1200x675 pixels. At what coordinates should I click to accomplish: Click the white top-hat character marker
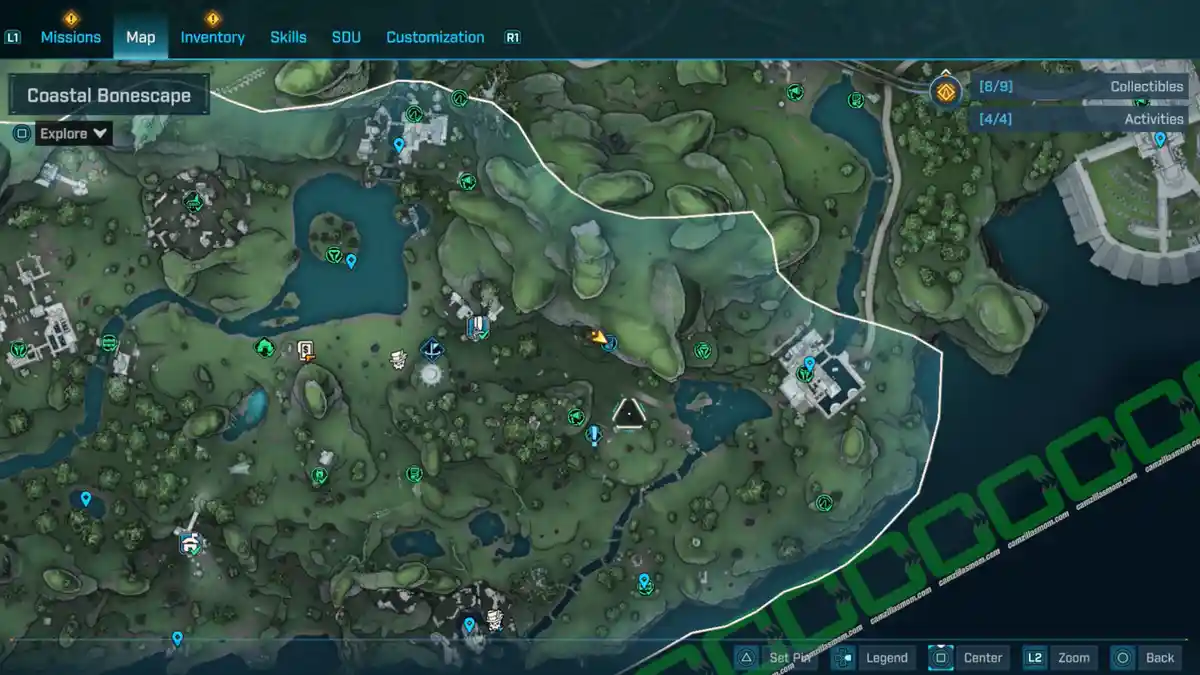[399, 358]
